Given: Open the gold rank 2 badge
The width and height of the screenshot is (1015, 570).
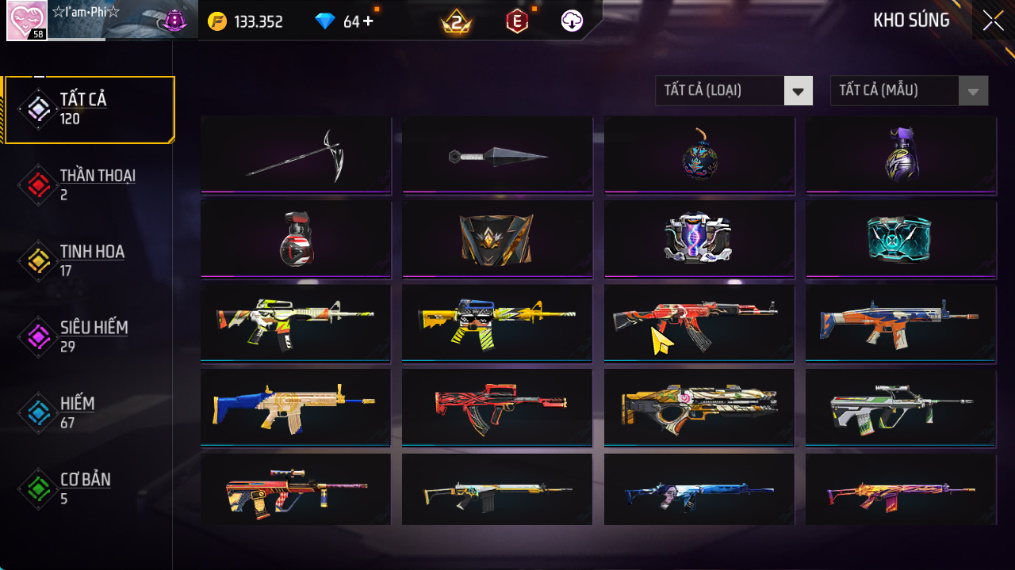Looking at the screenshot, I should [x=456, y=21].
